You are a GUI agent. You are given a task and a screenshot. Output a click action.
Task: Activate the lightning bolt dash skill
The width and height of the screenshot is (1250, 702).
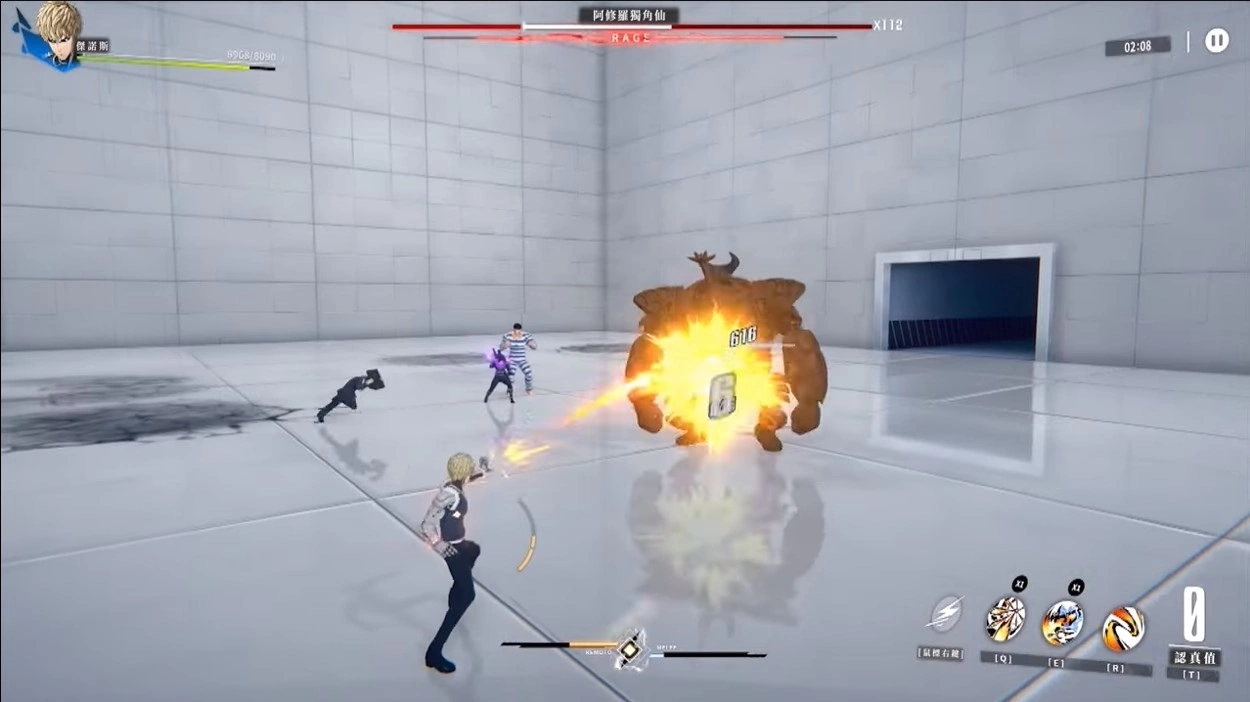(945, 614)
